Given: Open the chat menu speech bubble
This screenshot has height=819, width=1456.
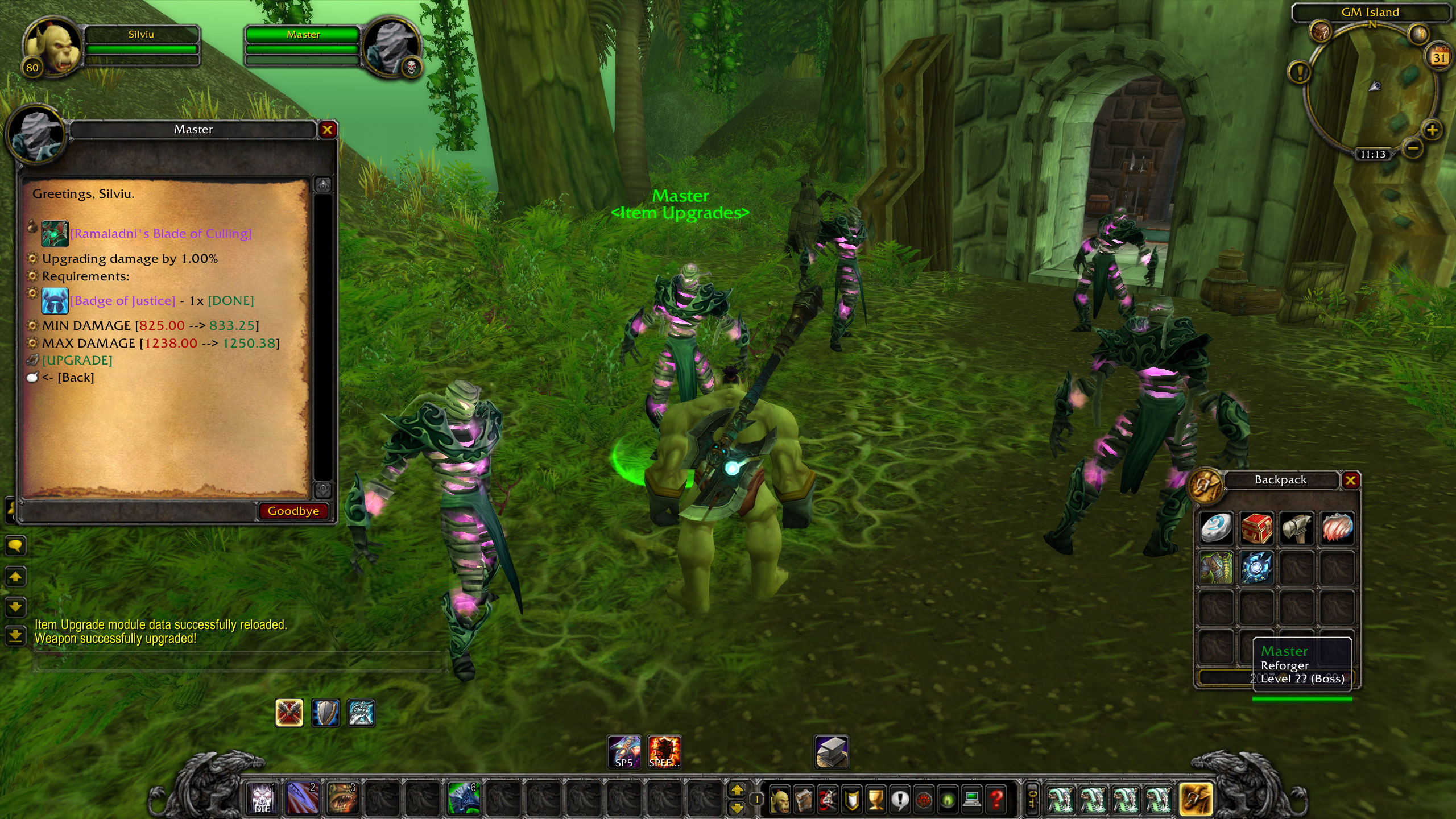Looking at the screenshot, I should [x=15, y=547].
